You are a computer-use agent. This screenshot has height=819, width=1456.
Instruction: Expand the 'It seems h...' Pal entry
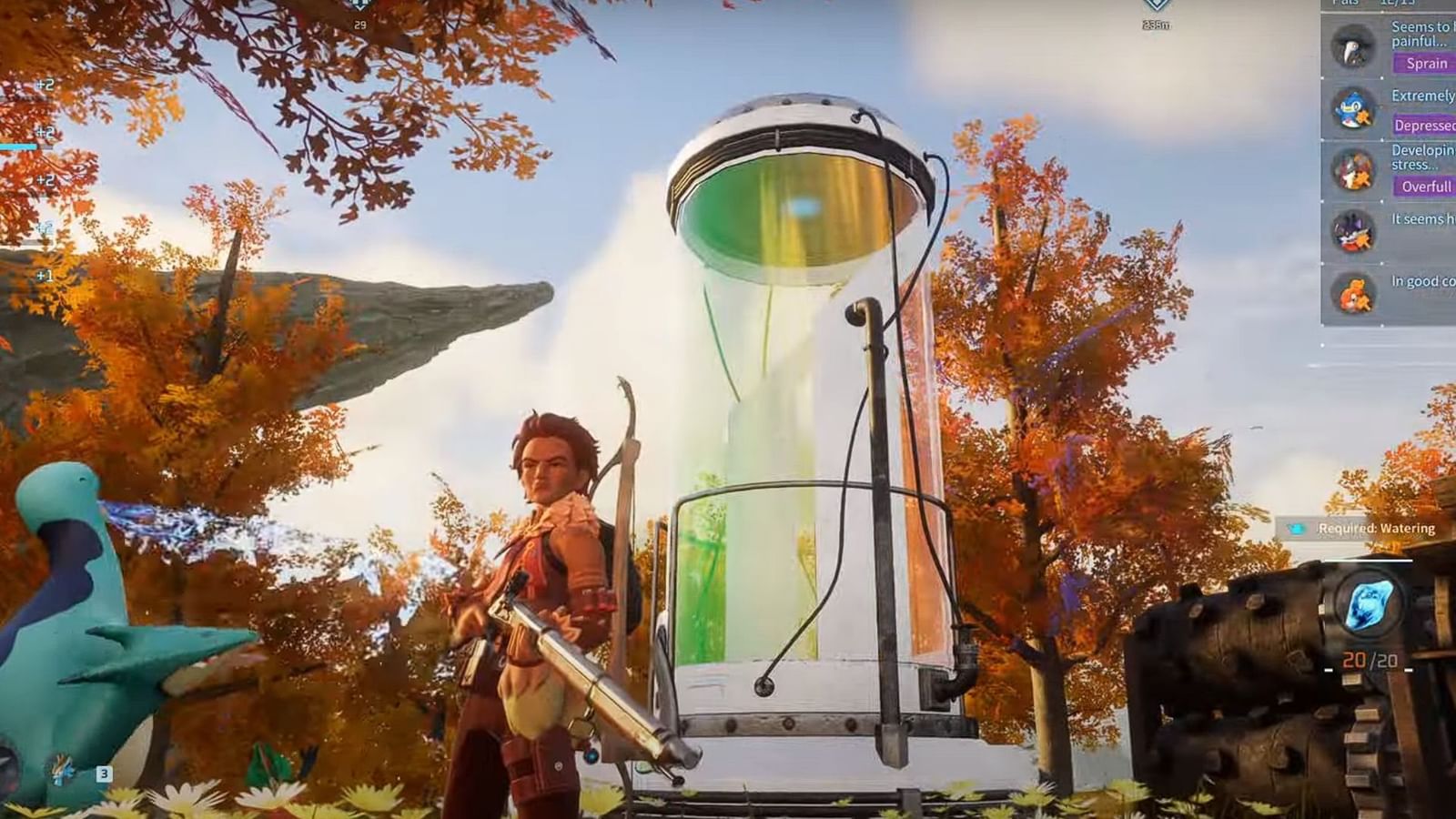[x=1420, y=218]
